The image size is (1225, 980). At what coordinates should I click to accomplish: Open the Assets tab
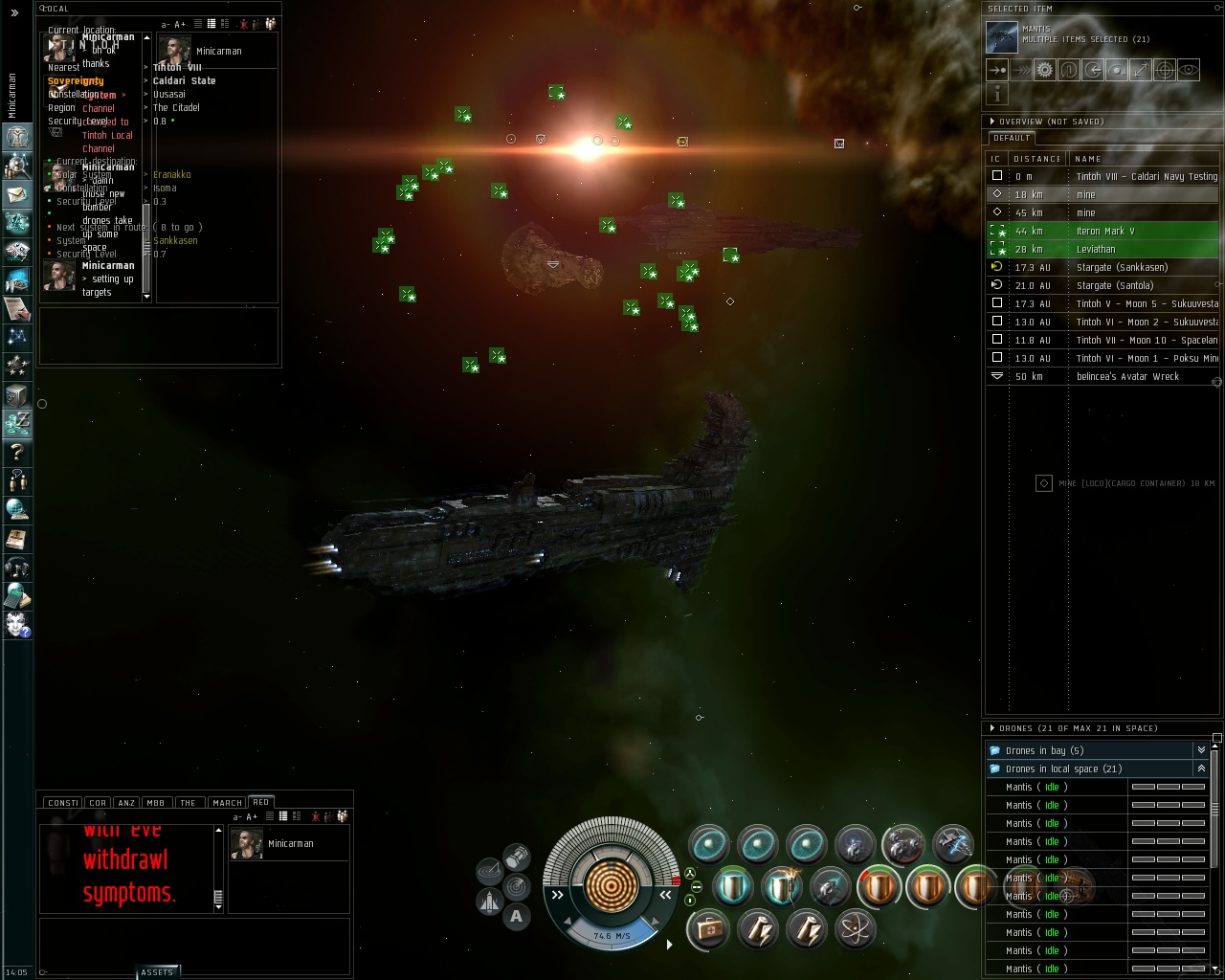point(157,972)
